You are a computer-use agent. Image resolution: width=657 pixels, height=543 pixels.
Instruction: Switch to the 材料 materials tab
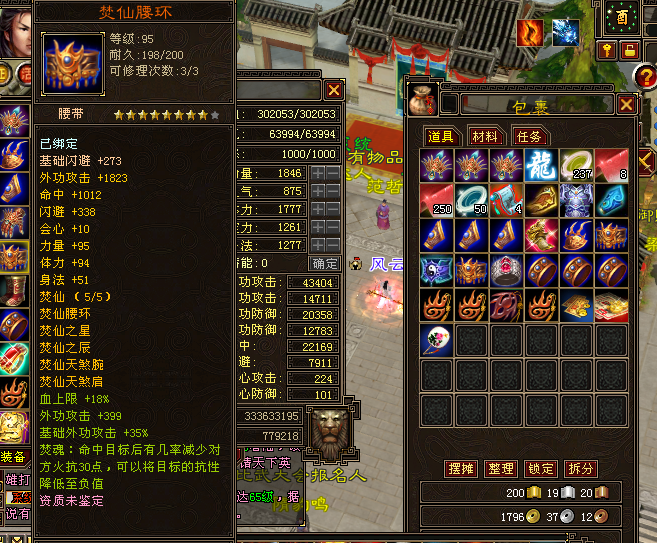(x=485, y=136)
